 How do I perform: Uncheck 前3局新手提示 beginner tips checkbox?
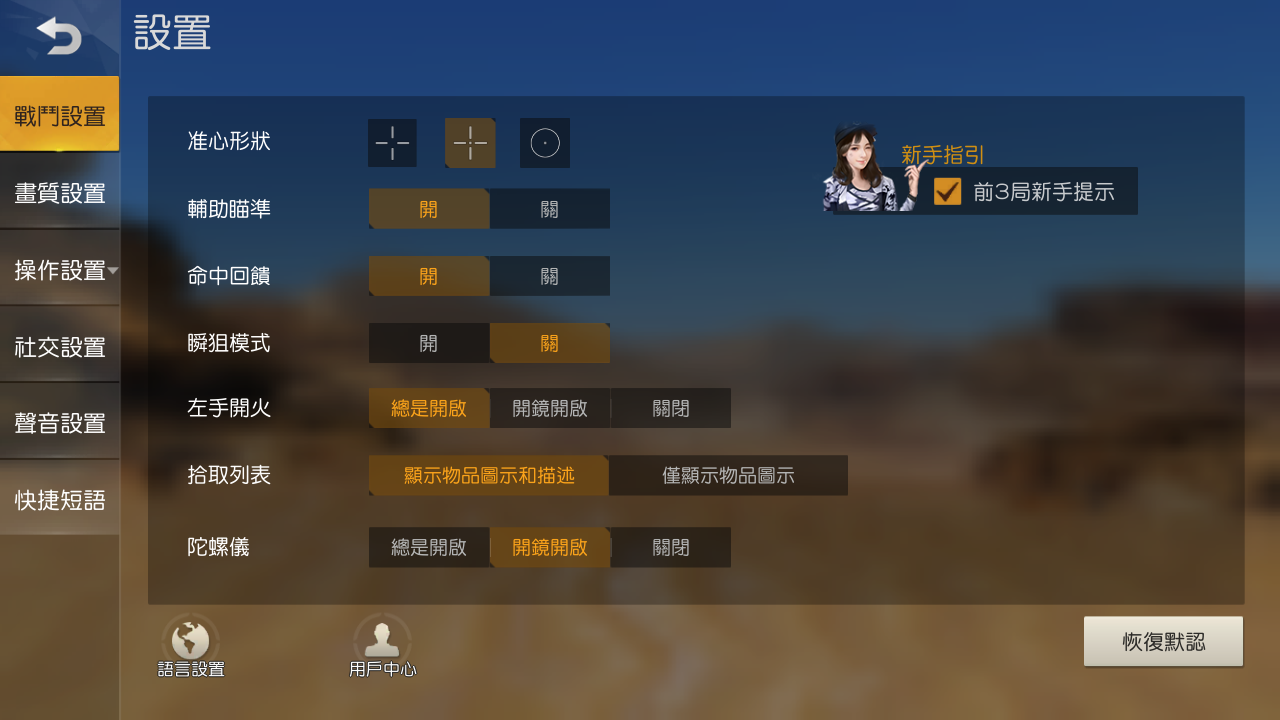947,191
